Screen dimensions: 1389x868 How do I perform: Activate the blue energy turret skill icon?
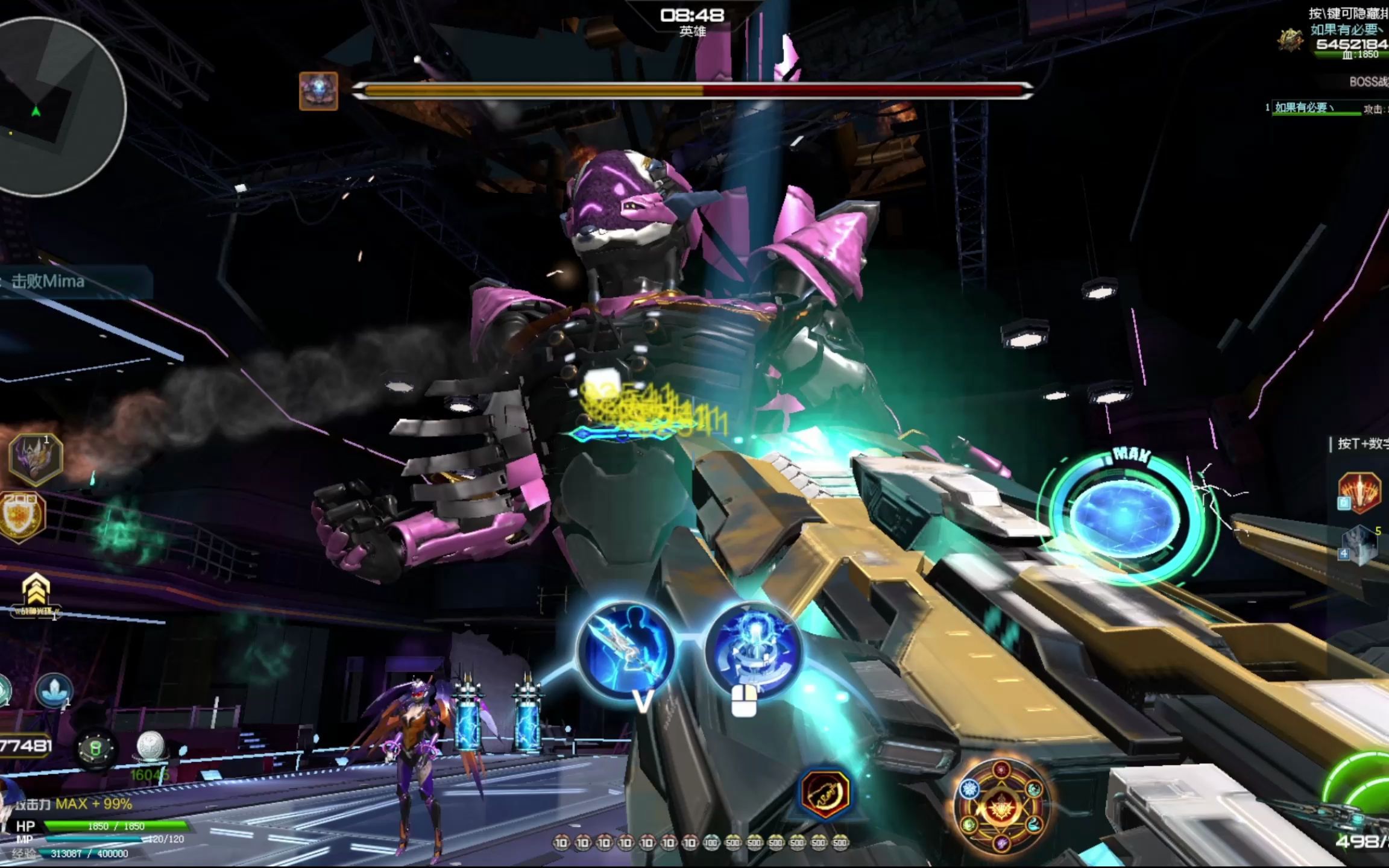tap(753, 649)
